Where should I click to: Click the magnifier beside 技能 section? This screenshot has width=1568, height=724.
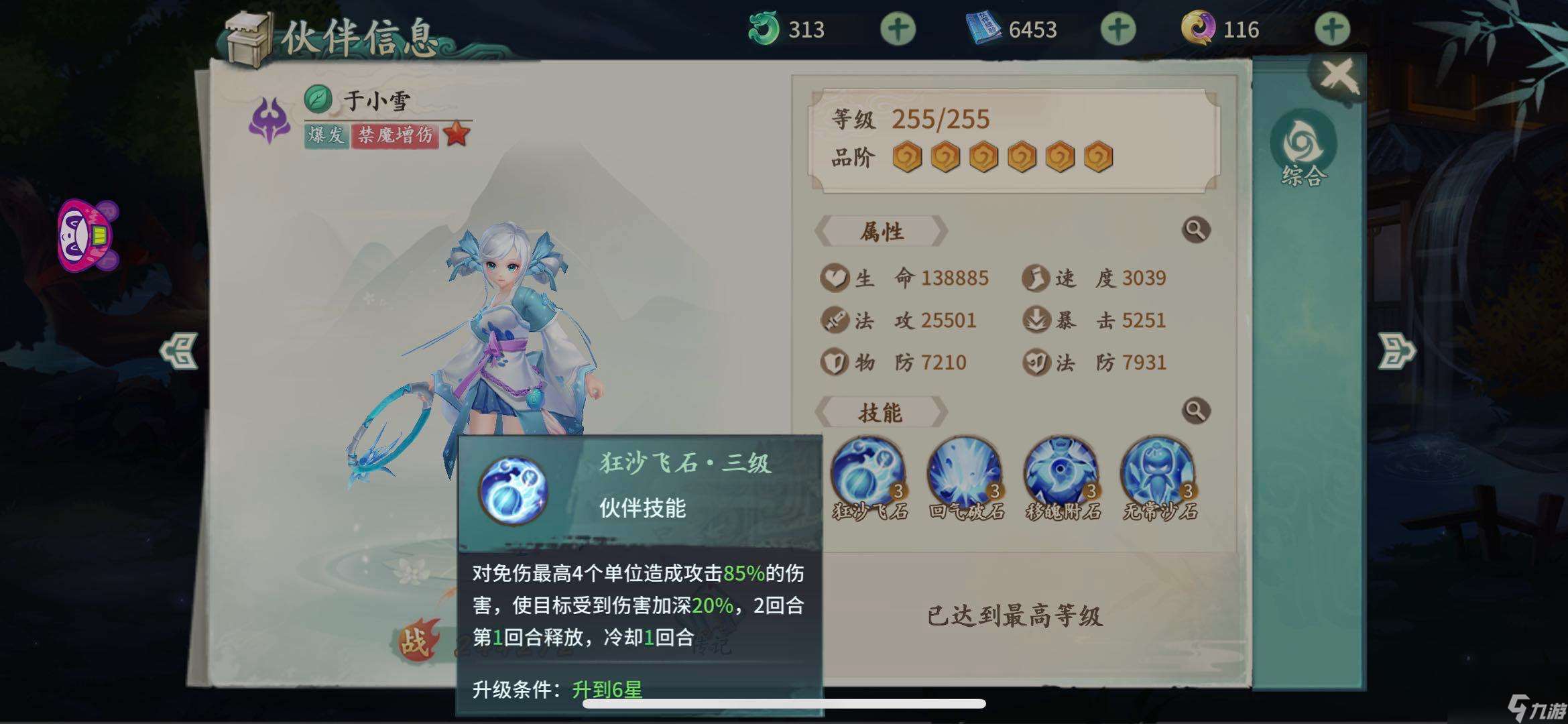1196,409
